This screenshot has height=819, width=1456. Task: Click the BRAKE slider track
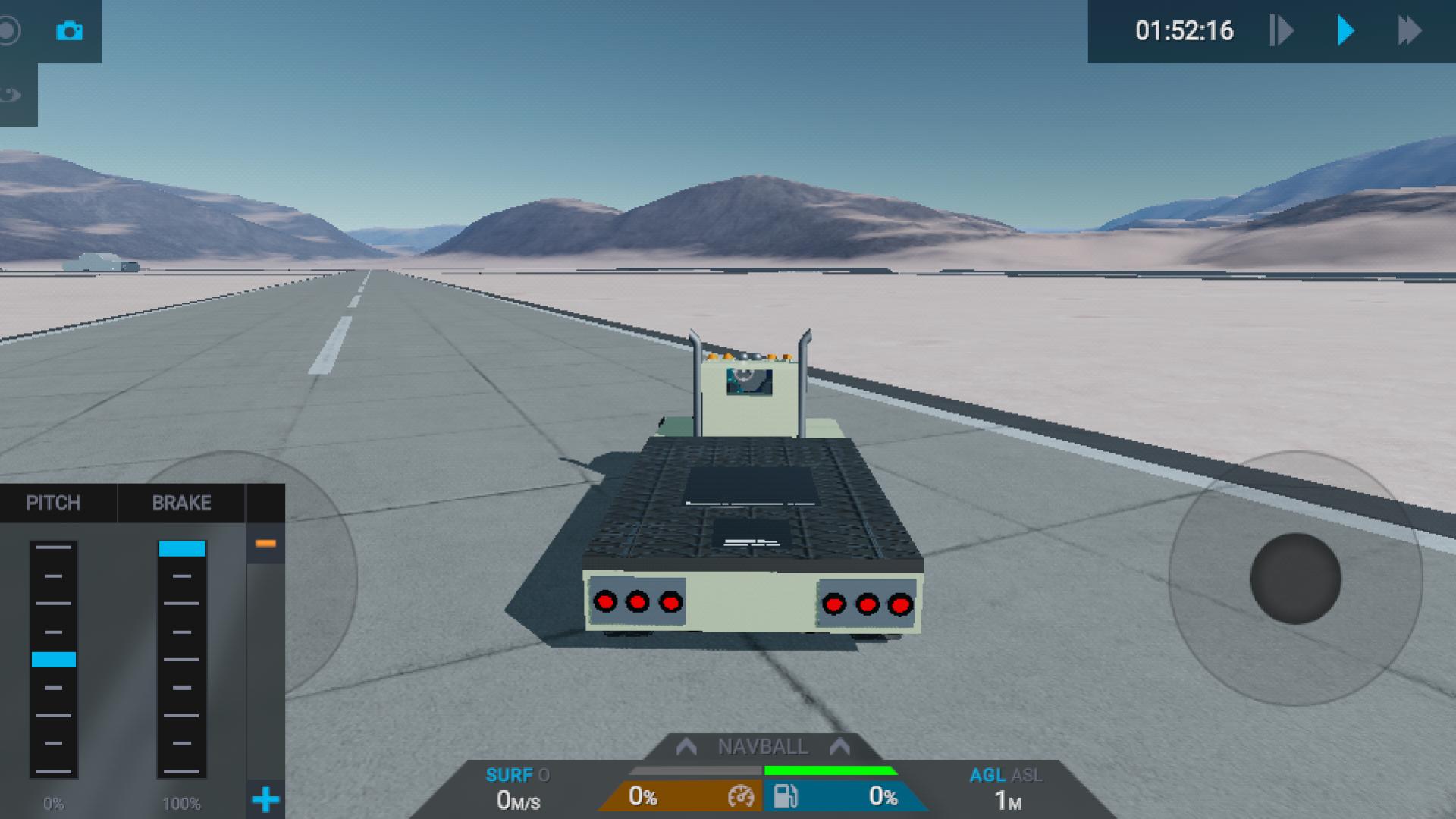(x=182, y=658)
